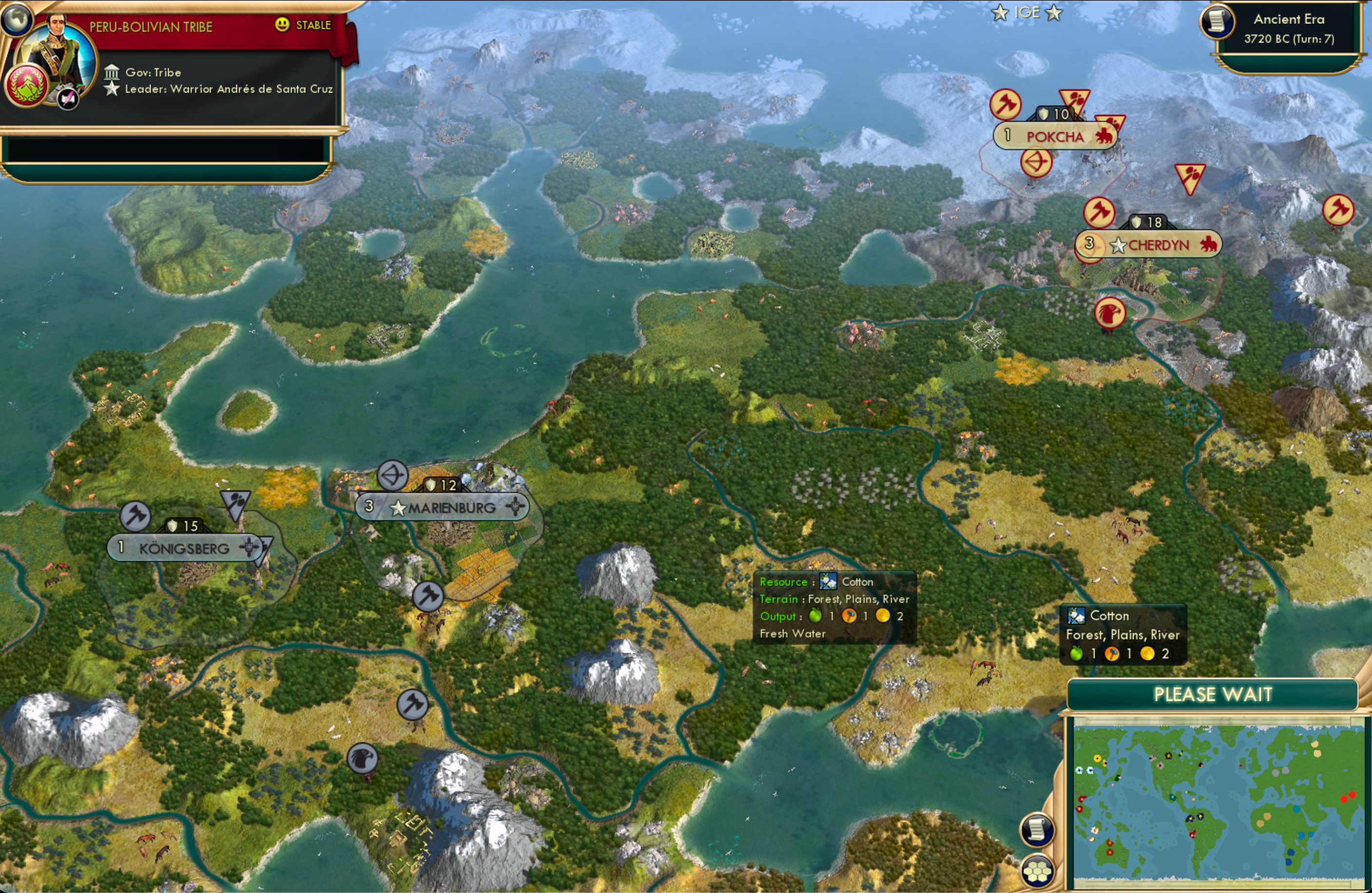Viewport: 1372px width, 893px height.
Task: Expand the Pokcha city banner
Action: click(x=1056, y=136)
